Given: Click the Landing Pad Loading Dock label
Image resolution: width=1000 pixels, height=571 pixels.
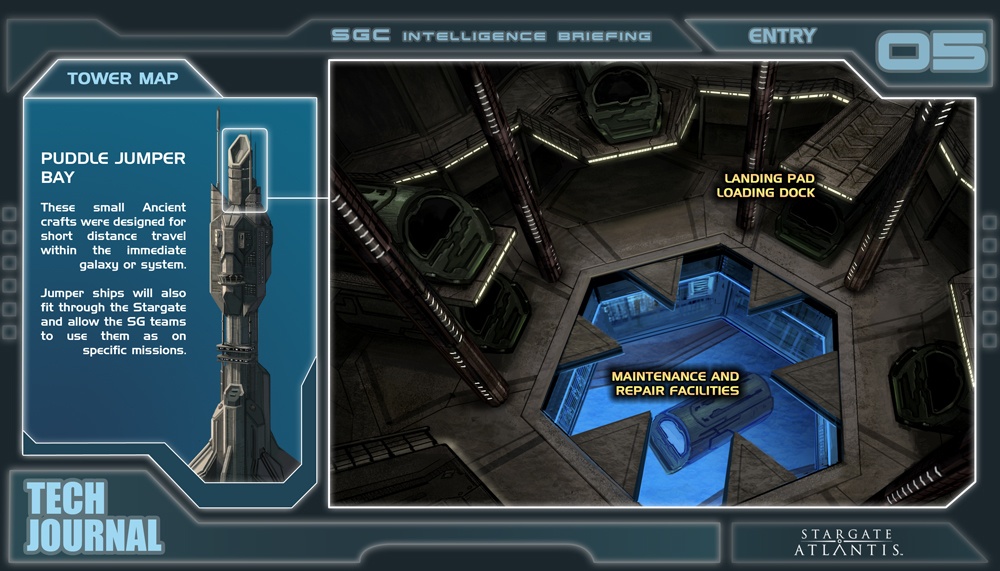Looking at the screenshot, I should (767, 185).
